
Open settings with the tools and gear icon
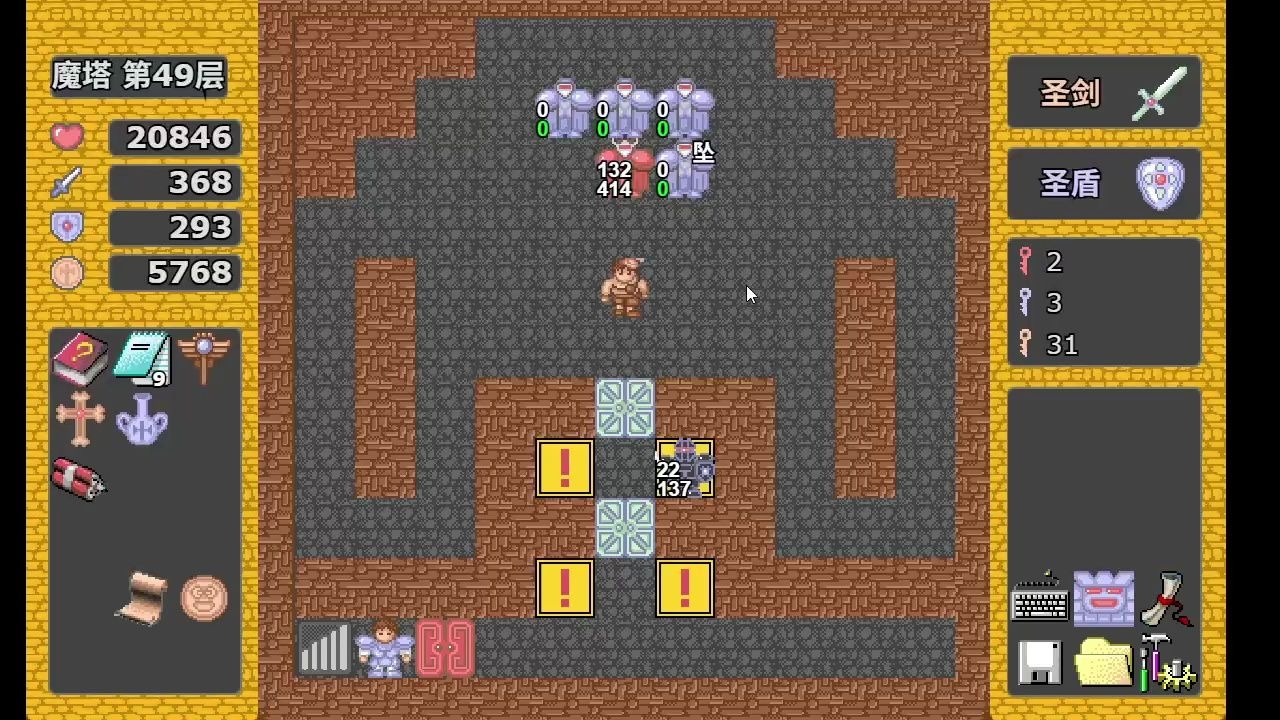point(1167,662)
